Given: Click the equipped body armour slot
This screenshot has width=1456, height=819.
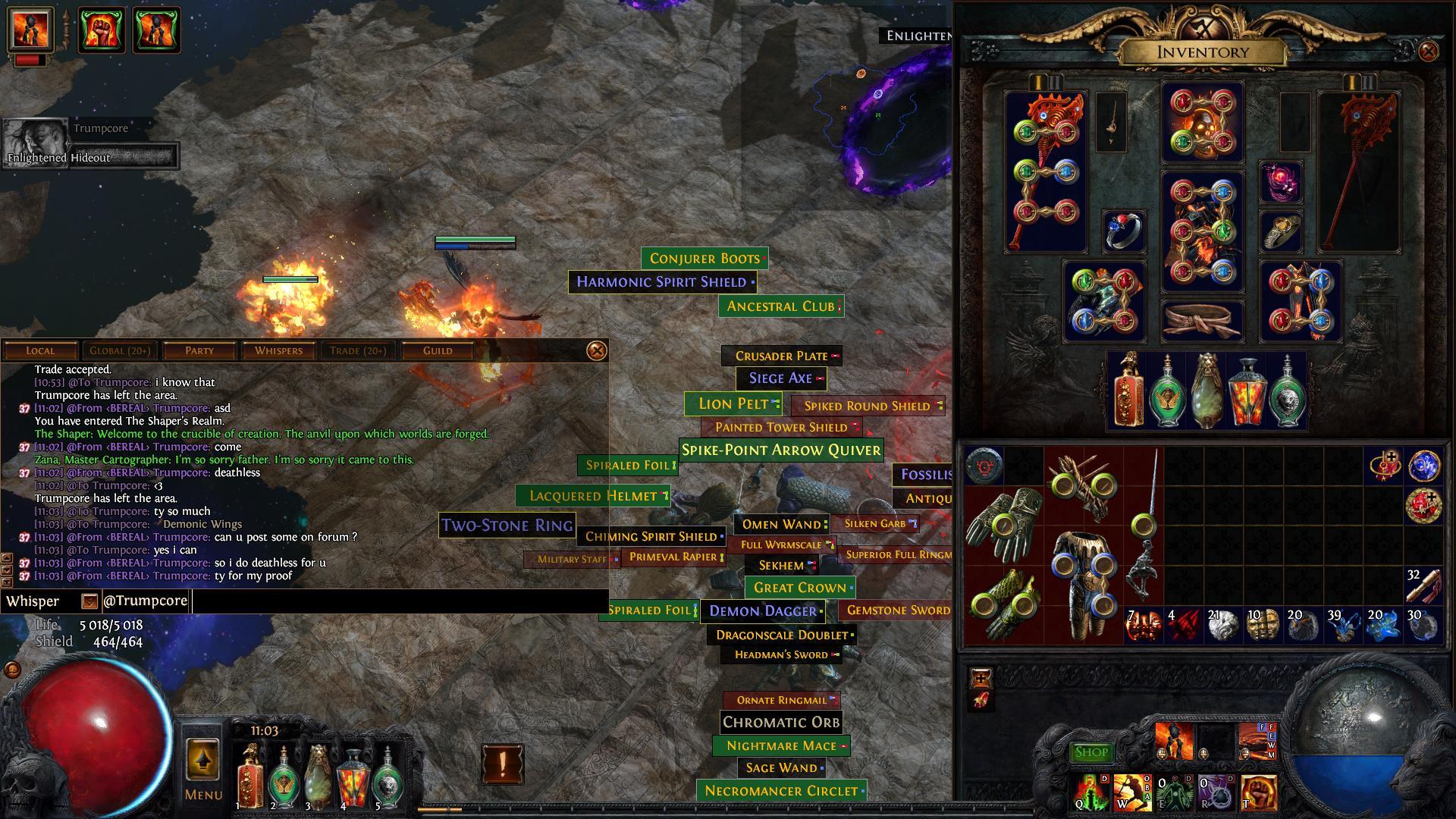Looking at the screenshot, I should pyautogui.click(x=1202, y=231).
